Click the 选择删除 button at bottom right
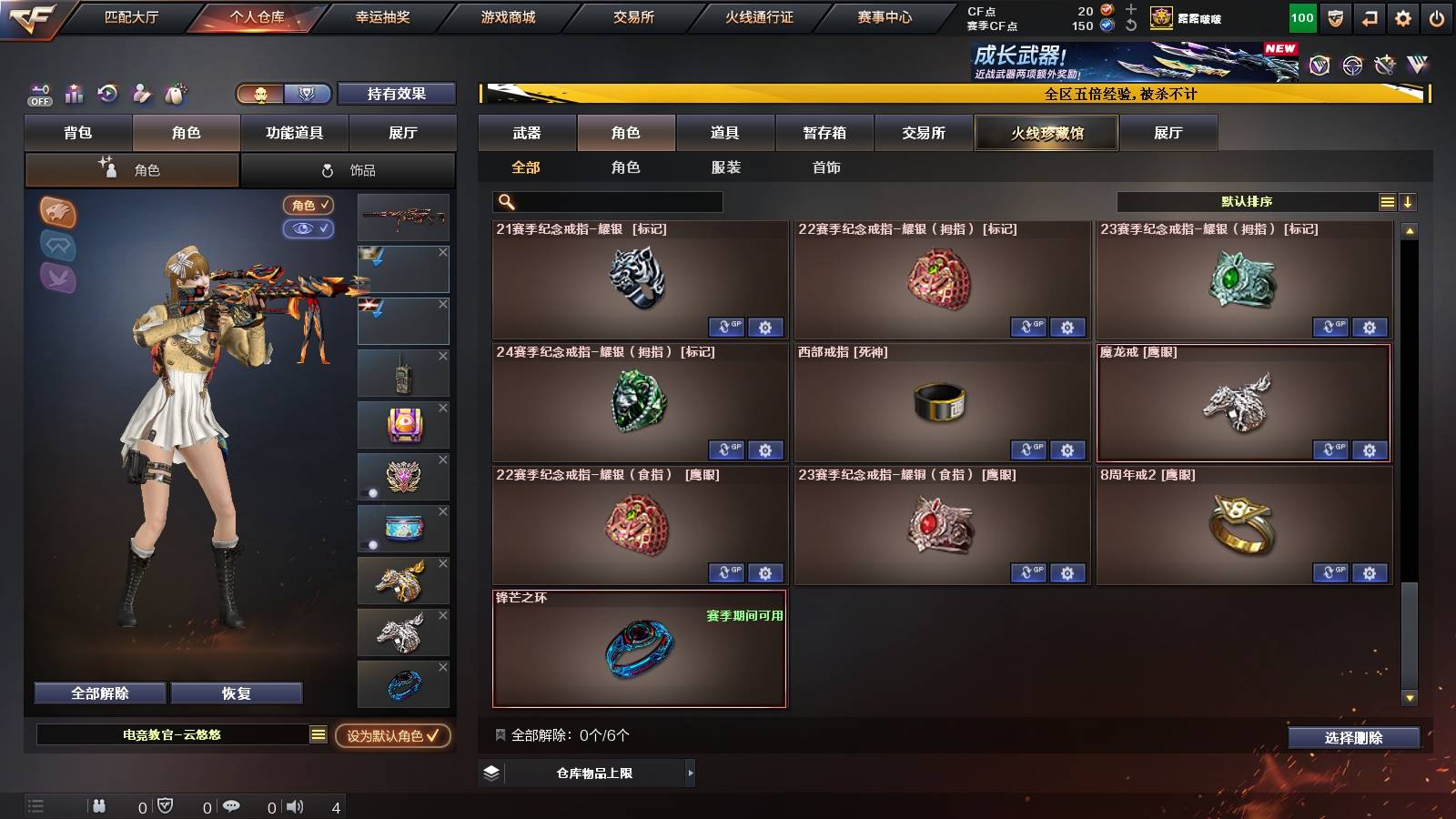The image size is (1456, 819). 1353,738
